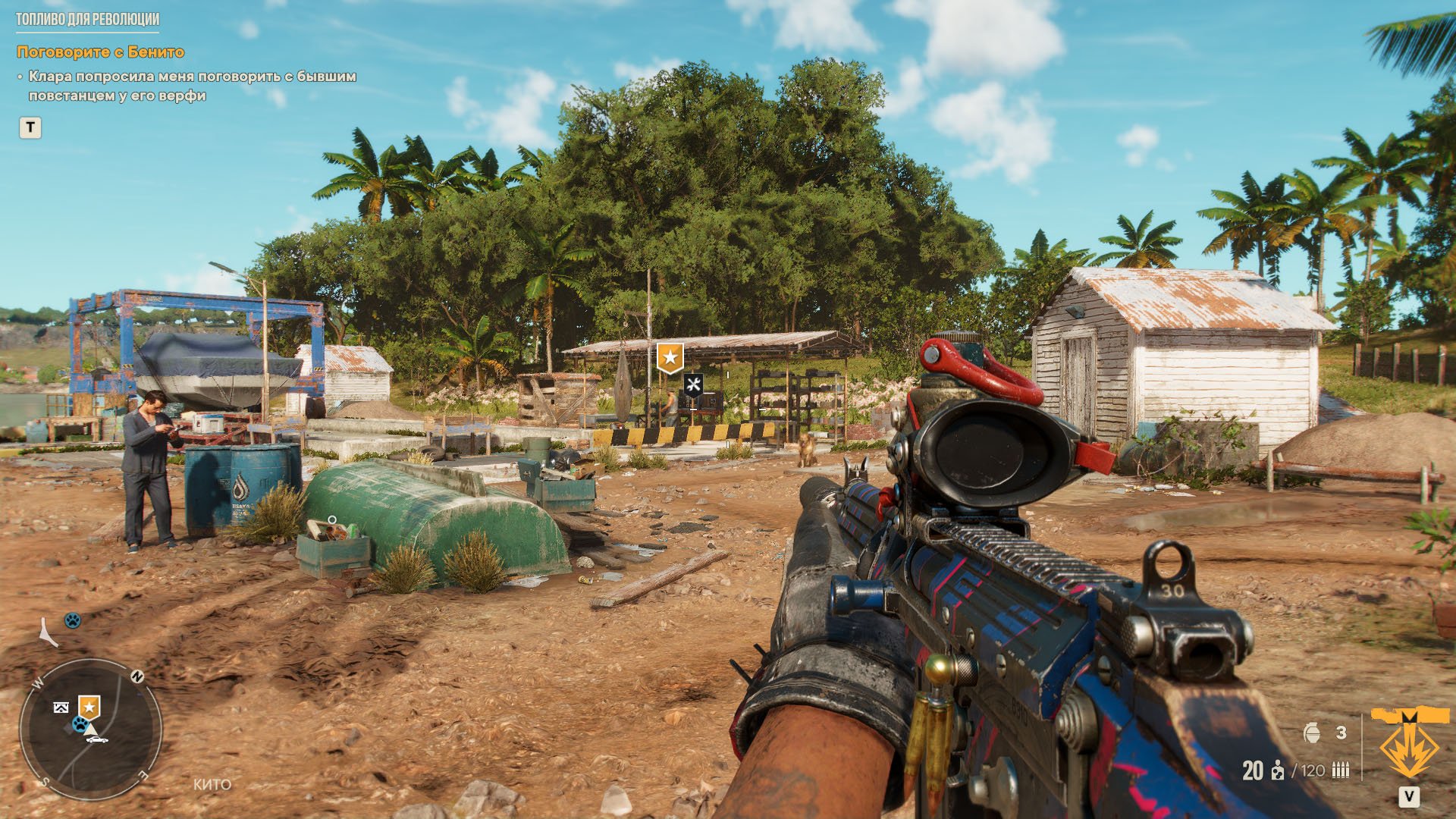Open the "Топливо для революции" quest title
1456x819 pixels.
[x=87, y=20]
